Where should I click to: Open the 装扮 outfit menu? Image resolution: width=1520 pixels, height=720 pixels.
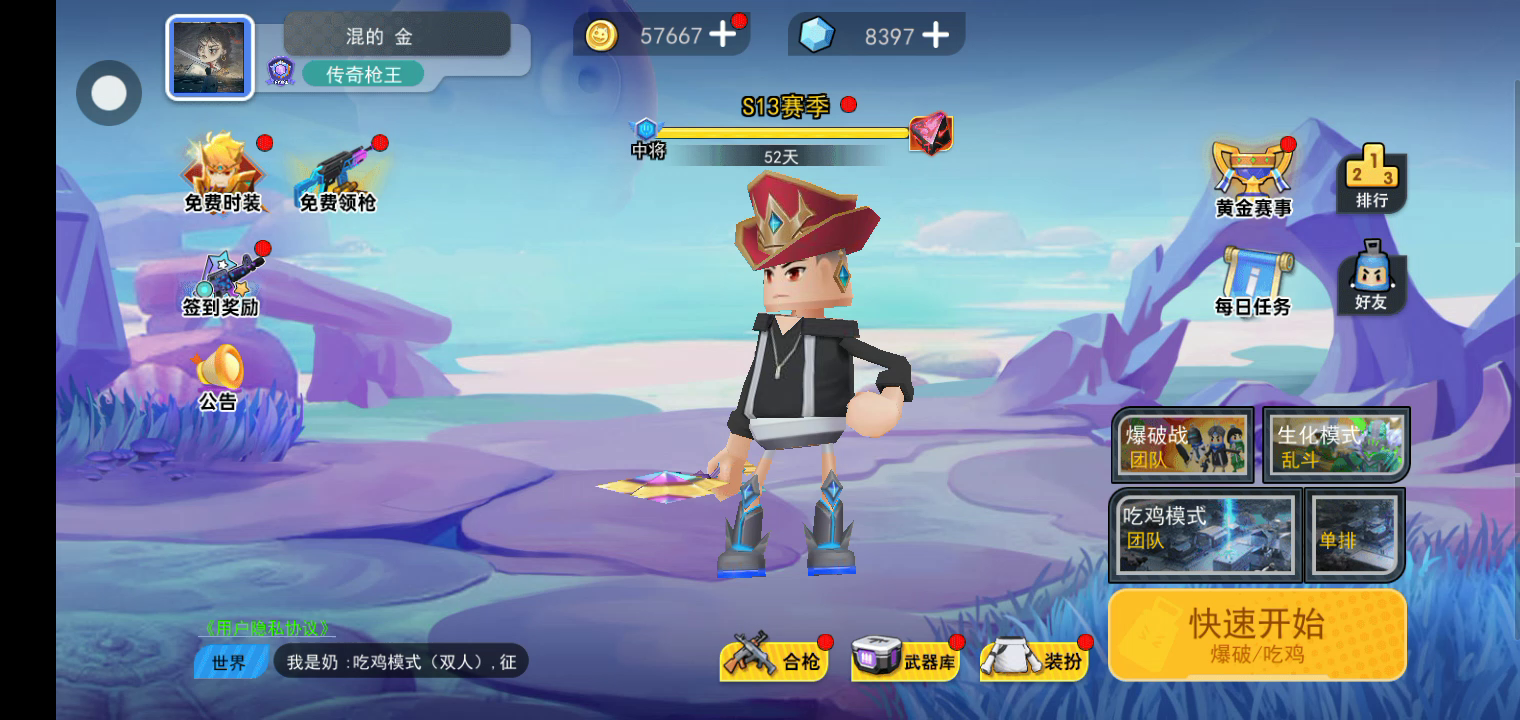pos(1035,660)
